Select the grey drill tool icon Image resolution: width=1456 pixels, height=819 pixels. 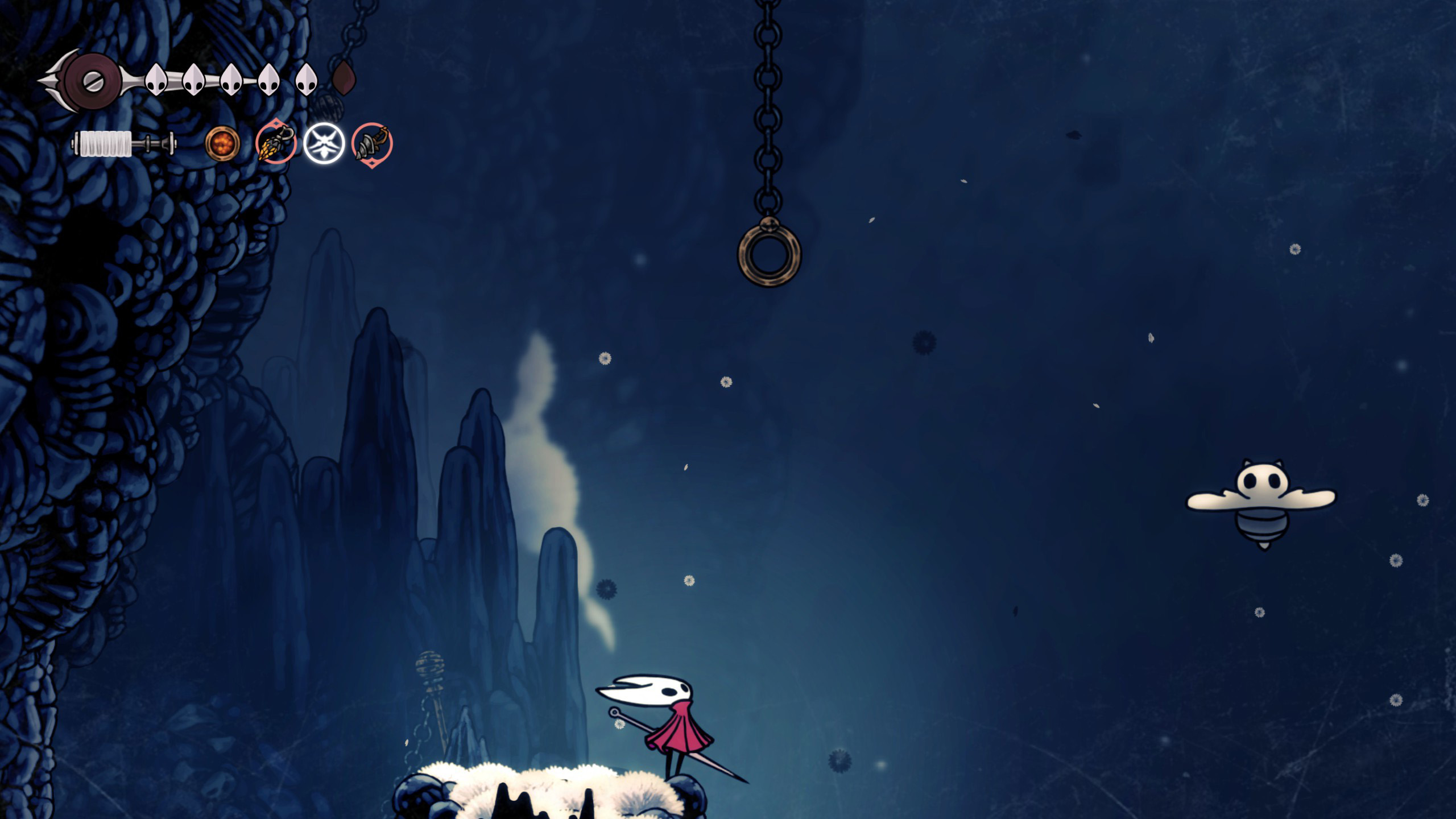click(371, 144)
